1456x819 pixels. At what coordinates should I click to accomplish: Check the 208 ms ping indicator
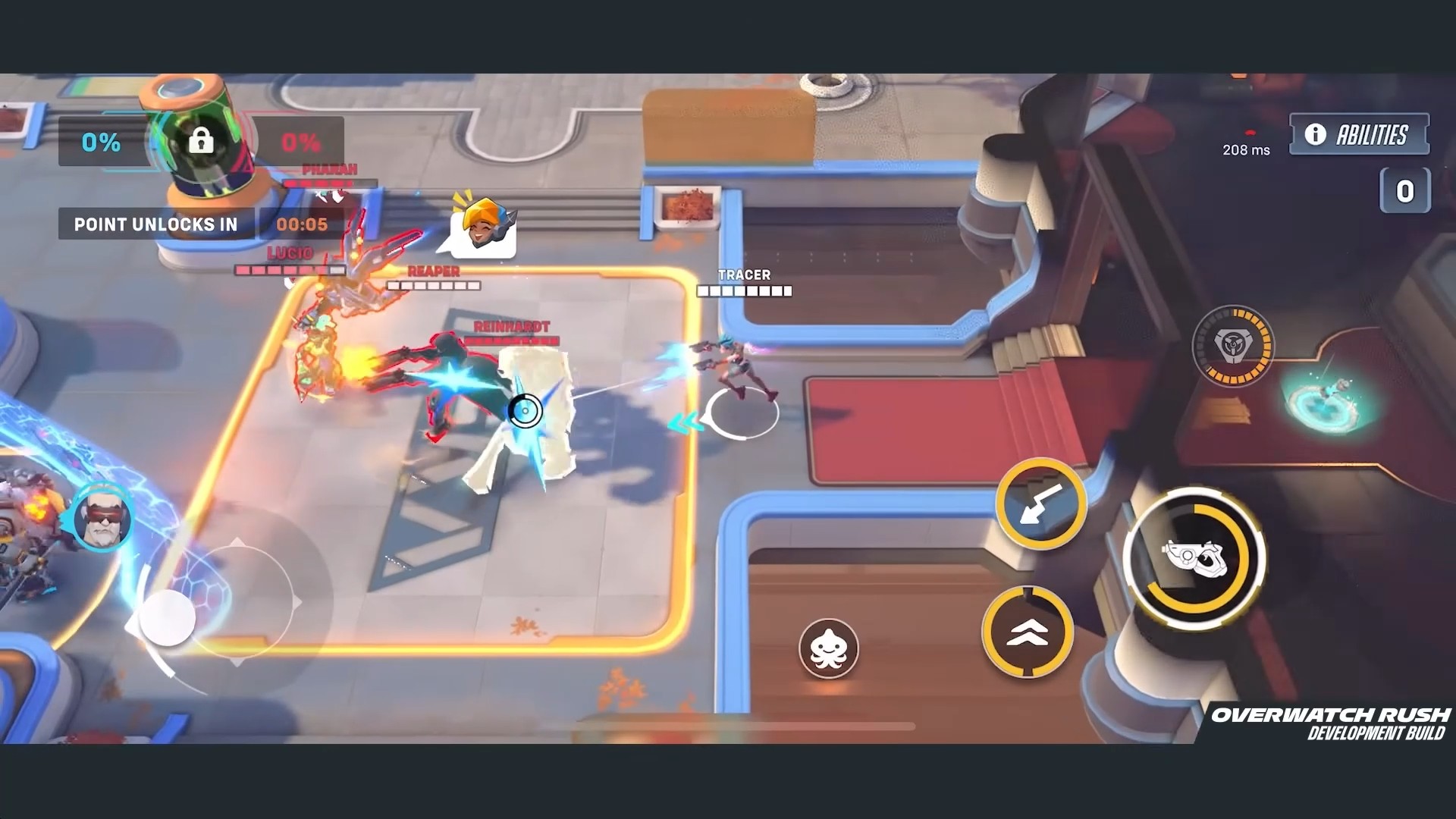[x=1246, y=149]
